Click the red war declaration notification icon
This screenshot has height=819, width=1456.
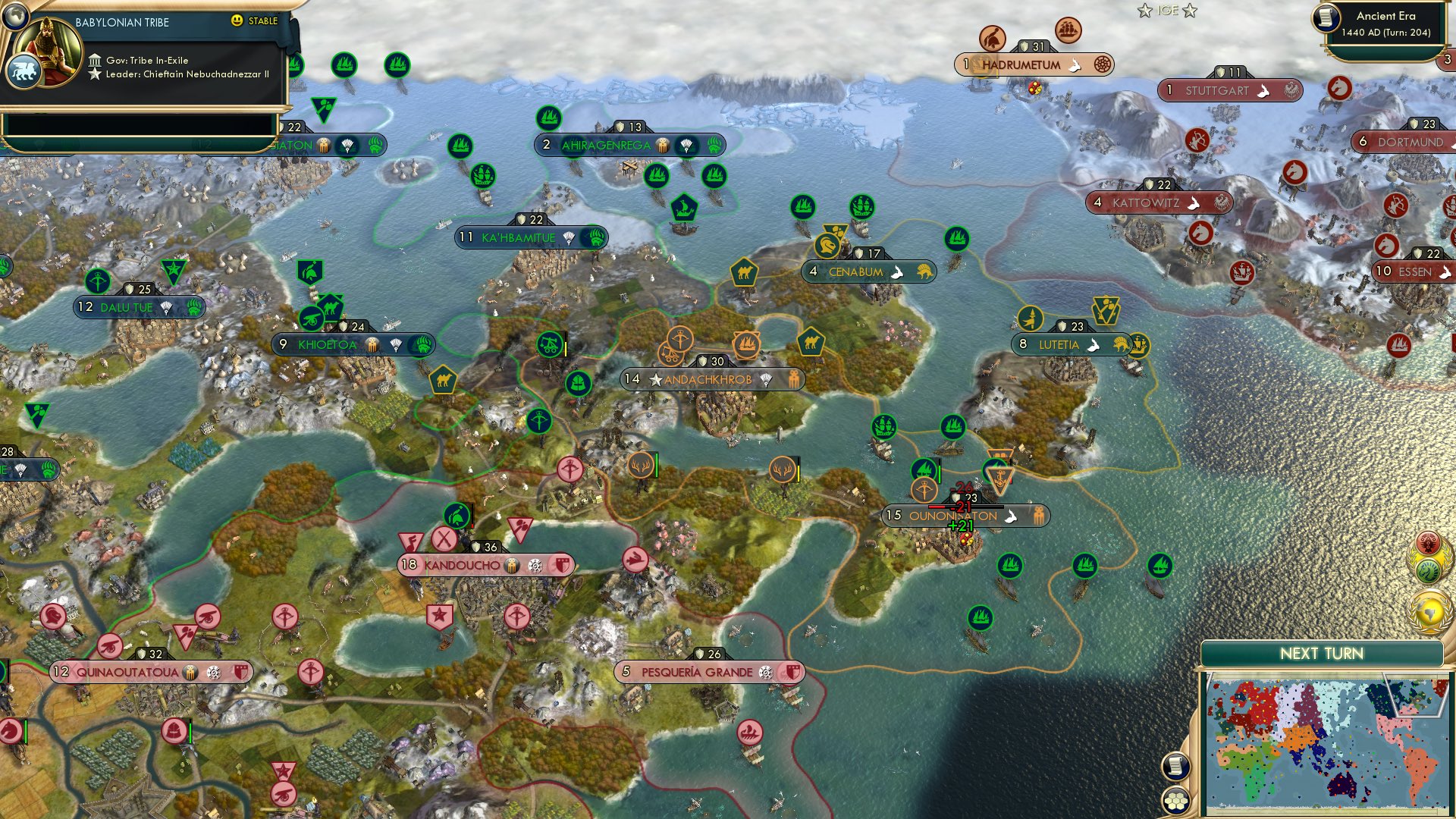click(1428, 541)
